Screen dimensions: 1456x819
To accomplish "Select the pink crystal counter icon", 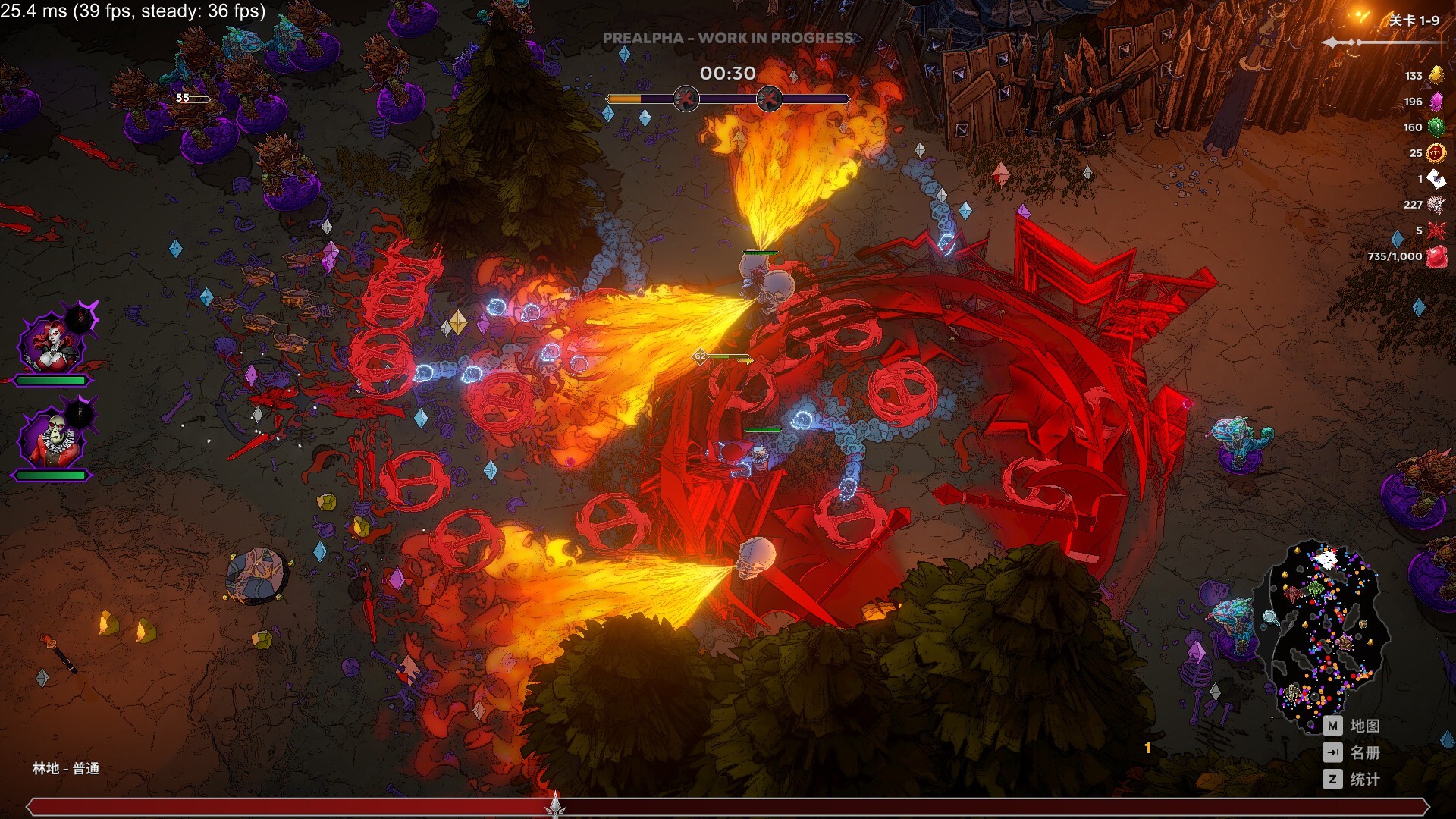I will click(x=1437, y=102).
